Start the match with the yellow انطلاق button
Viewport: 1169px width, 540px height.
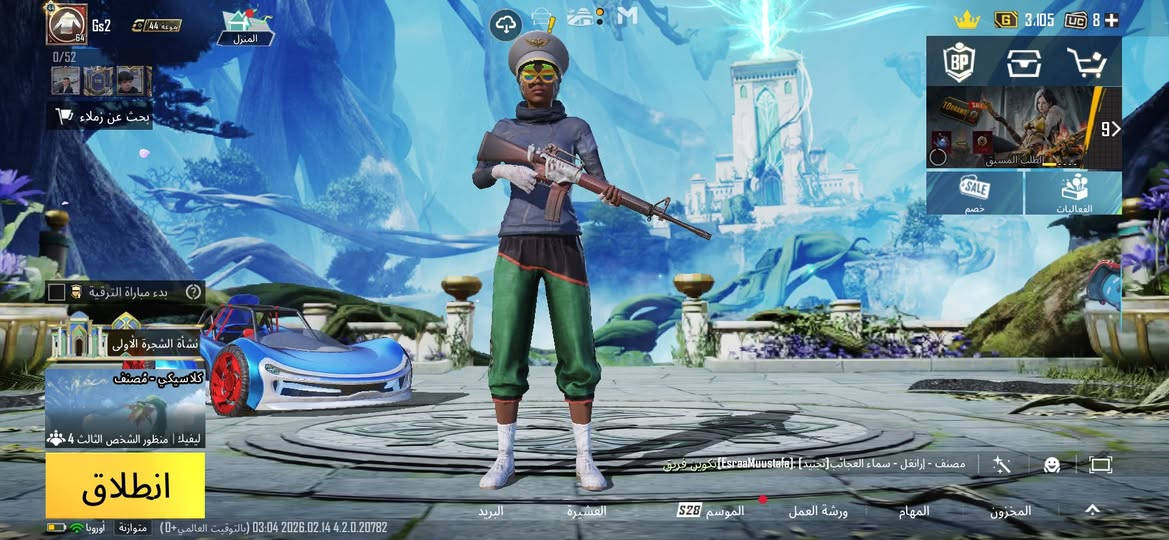tap(125, 485)
